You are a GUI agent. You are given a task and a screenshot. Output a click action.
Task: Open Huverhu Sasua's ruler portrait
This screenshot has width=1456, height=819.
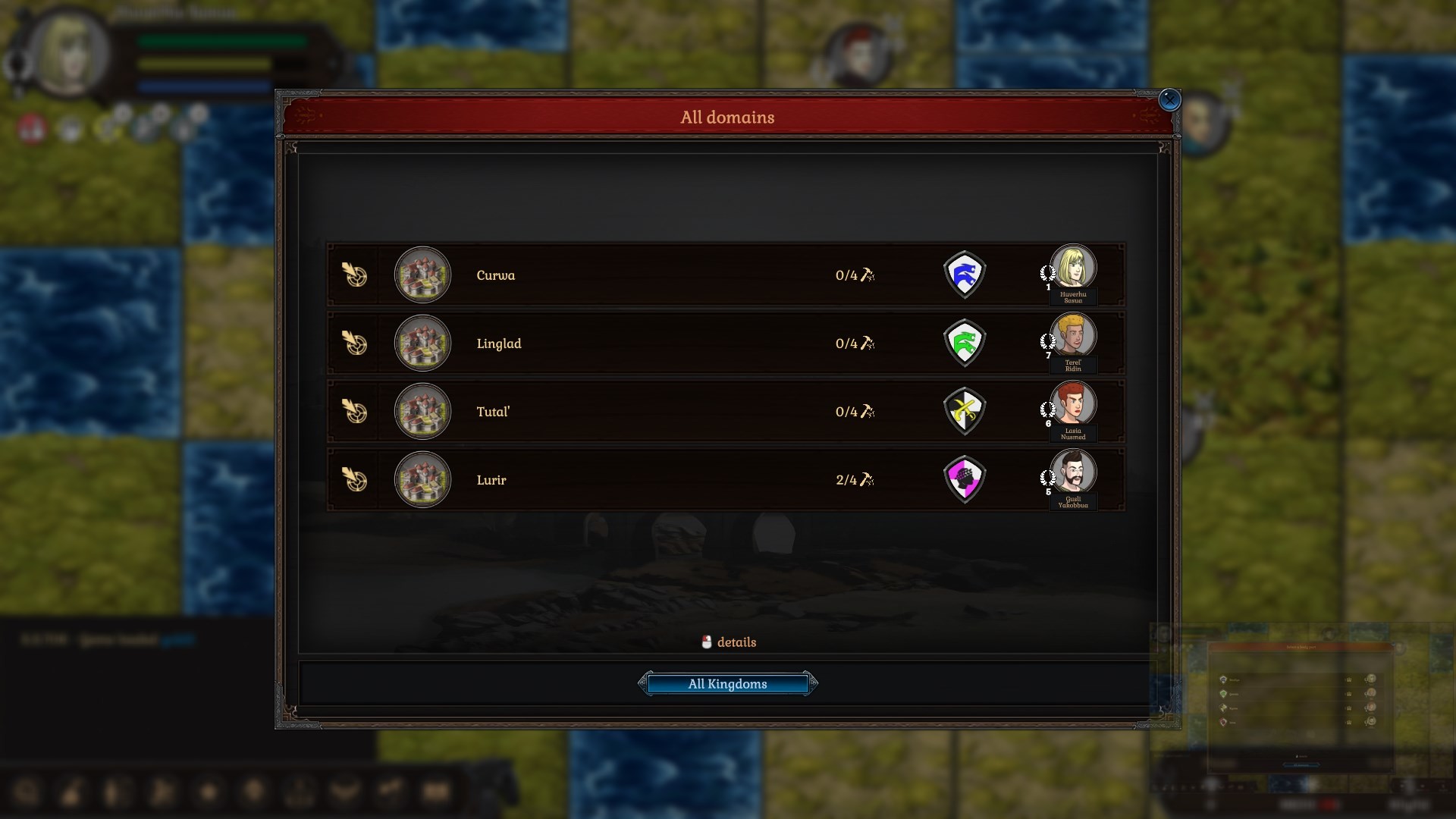click(x=1075, y=267)
